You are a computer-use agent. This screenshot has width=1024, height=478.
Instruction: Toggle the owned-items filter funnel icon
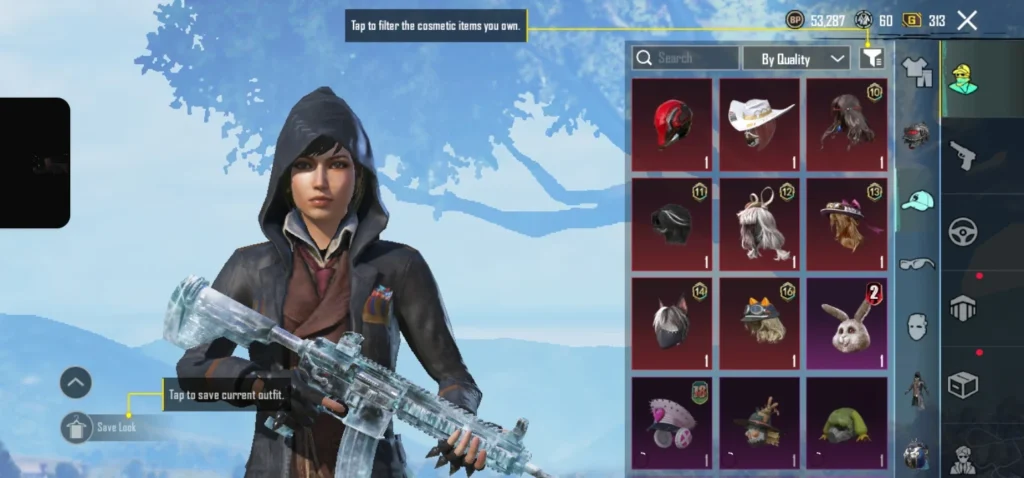872,58
